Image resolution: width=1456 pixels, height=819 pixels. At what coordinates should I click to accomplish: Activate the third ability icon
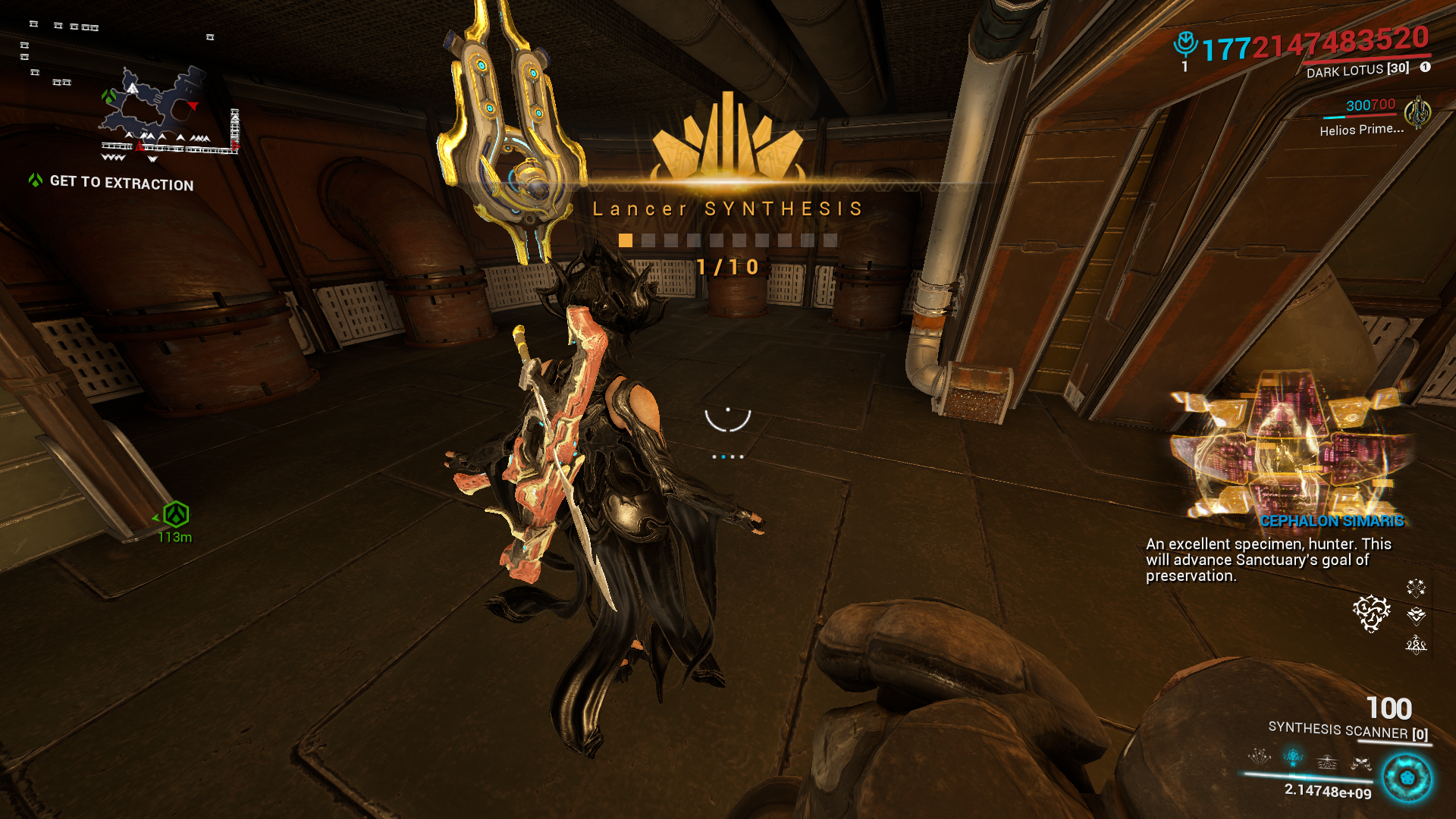pyautogui.click(x=1327, y=761)
